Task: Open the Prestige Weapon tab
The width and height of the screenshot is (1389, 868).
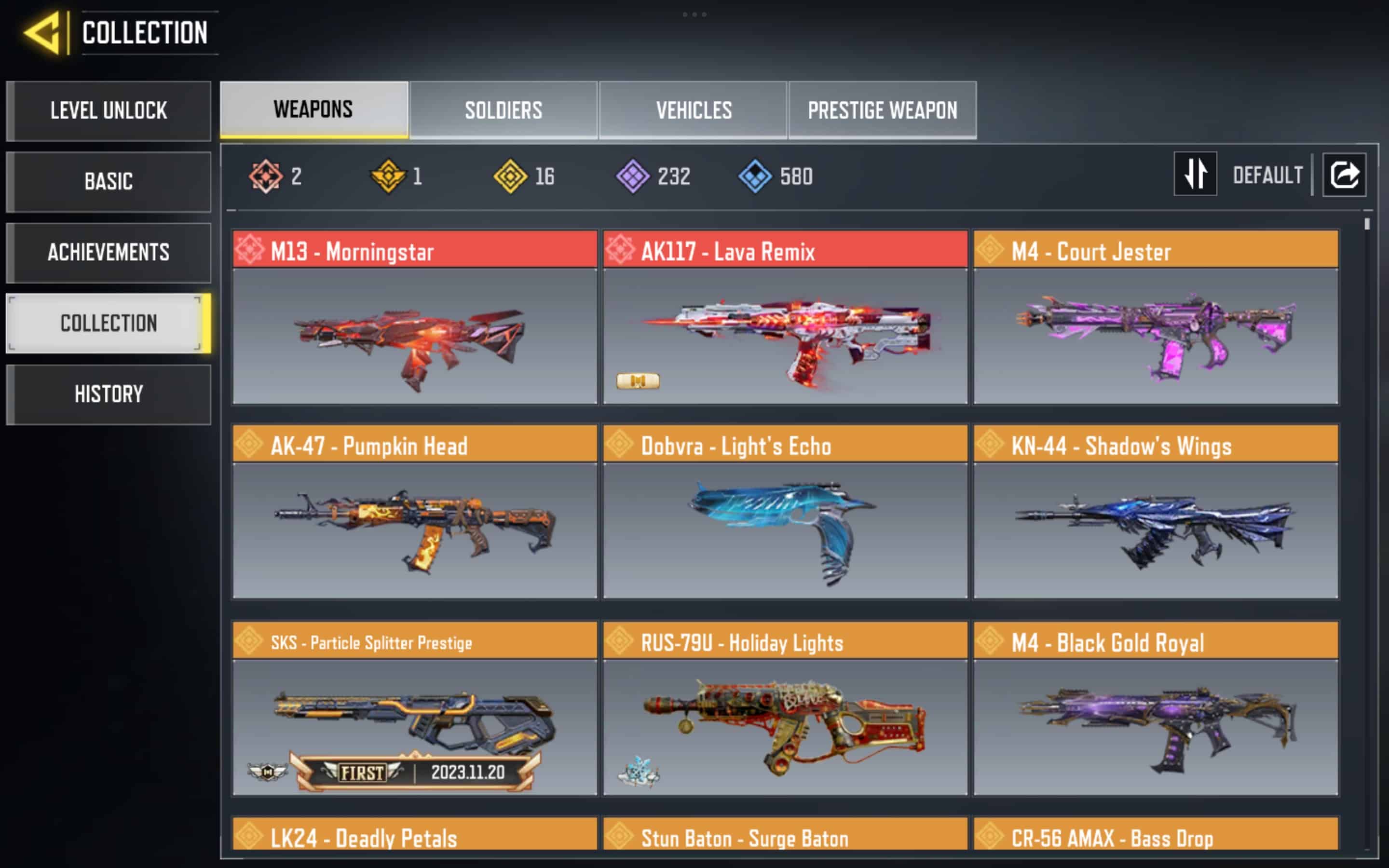Action: [x=882, y=109]
